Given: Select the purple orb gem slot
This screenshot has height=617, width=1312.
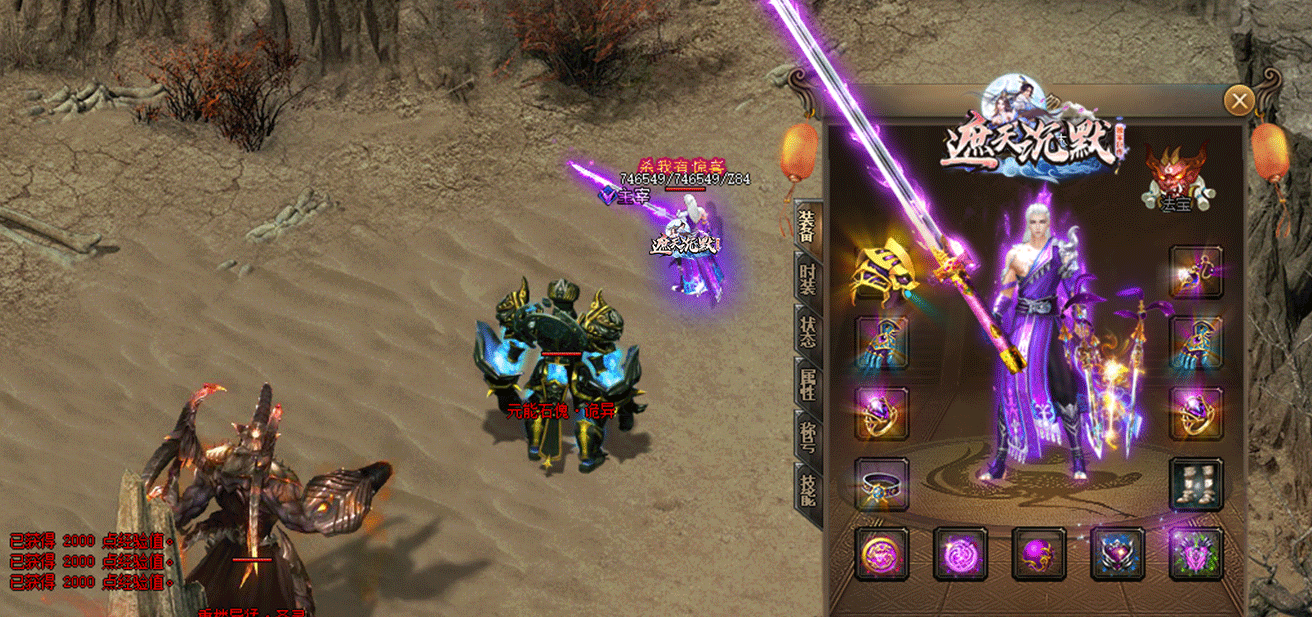Looking at the screenshot, I should (1038, 554).
